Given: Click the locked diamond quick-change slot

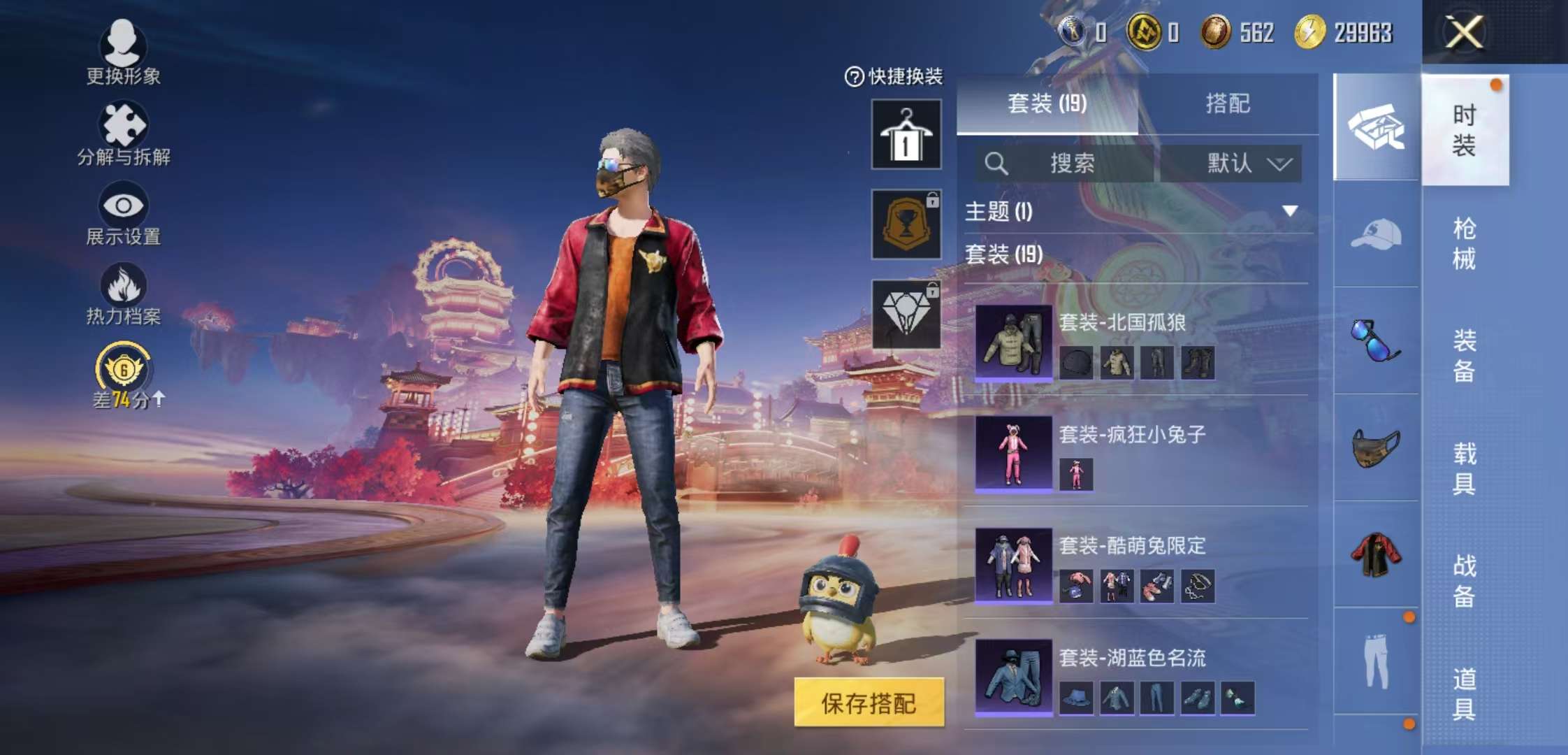Looking at the screenshot, I should 906,315.
